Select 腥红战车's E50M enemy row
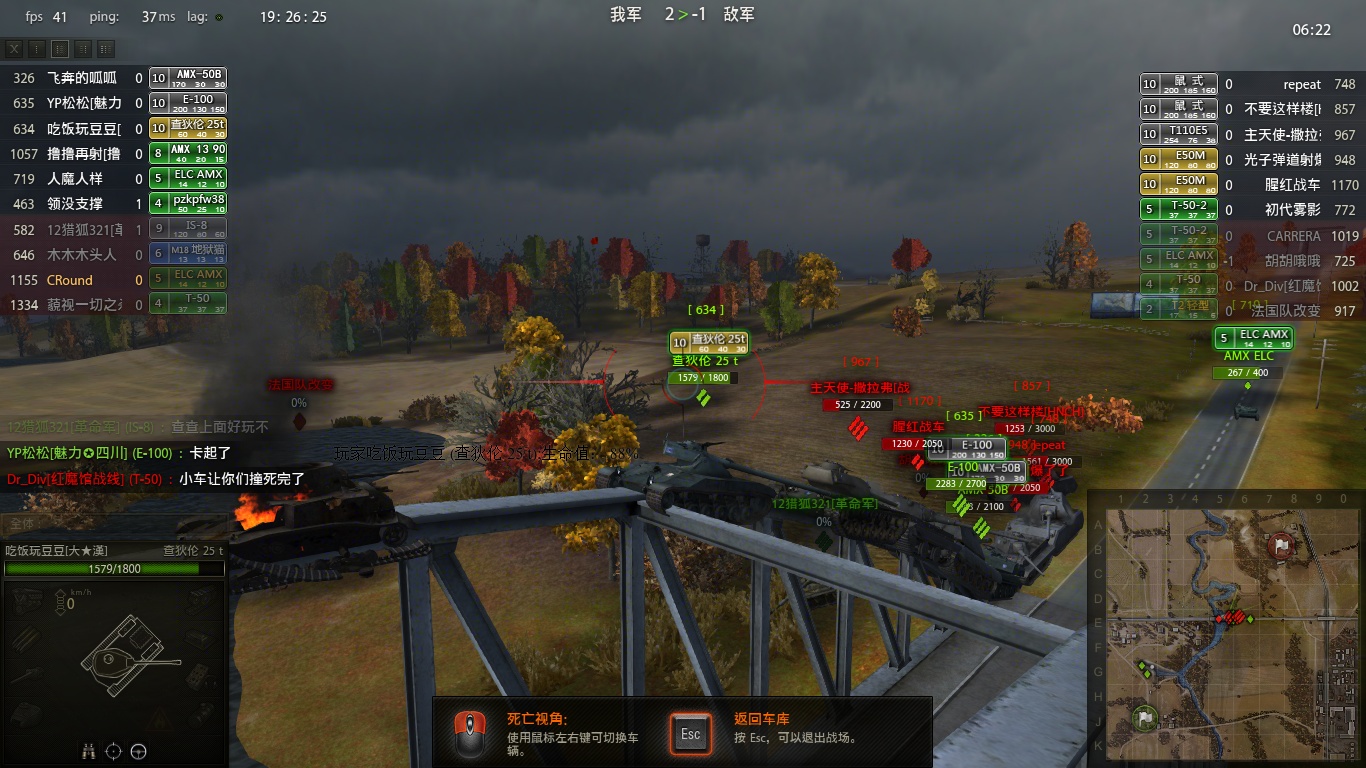1366x768 pixels. pyautogui.click(x=1248, y=184)
